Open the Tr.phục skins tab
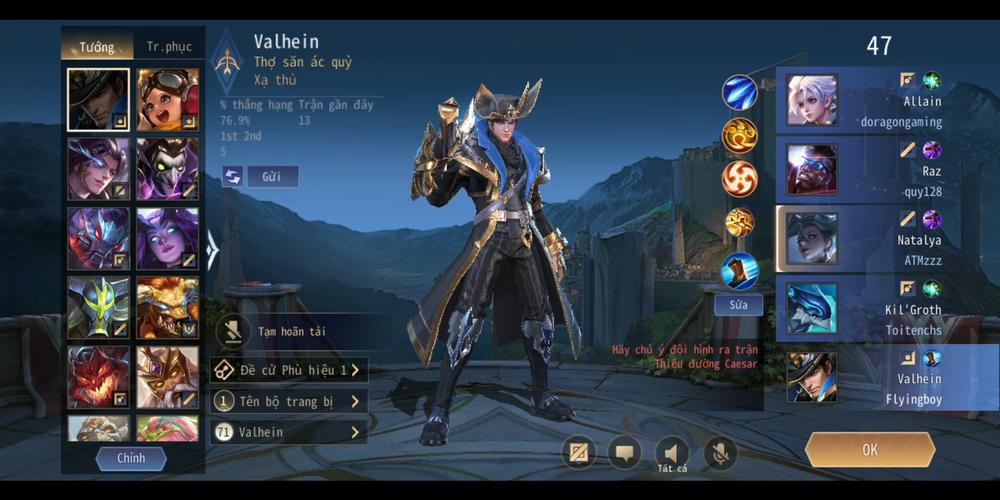The height and width of the screenshot is (500, 1000). point(169,46)
